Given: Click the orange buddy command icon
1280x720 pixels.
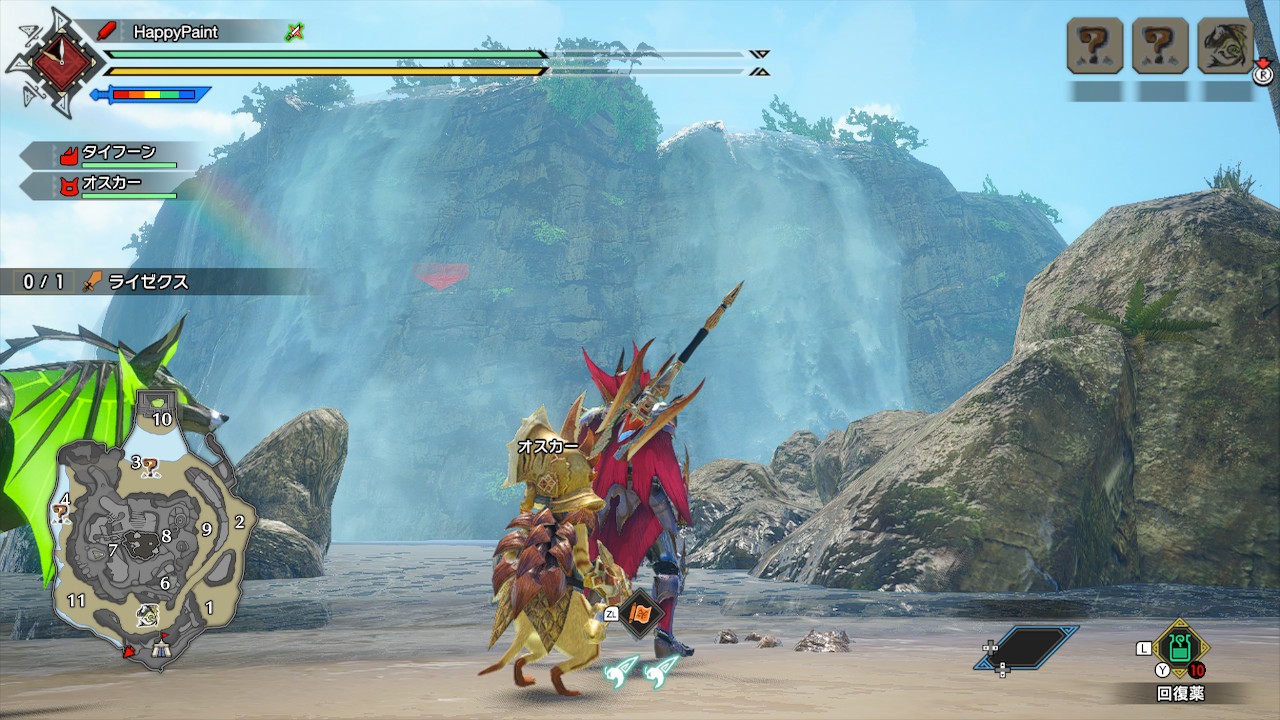Looking at the screenshot, I should 640,612.
